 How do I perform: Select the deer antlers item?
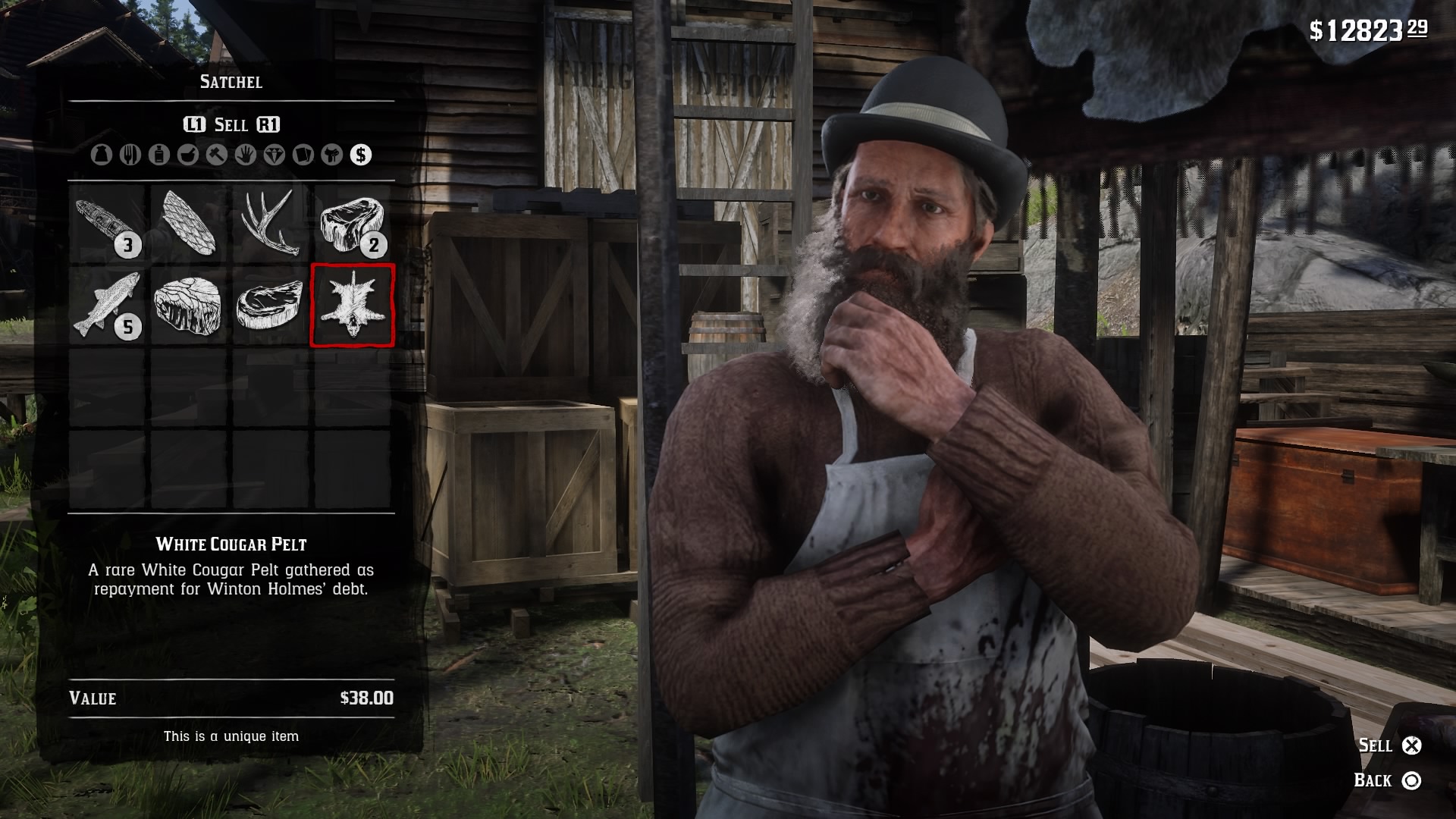tap(272, 224)
